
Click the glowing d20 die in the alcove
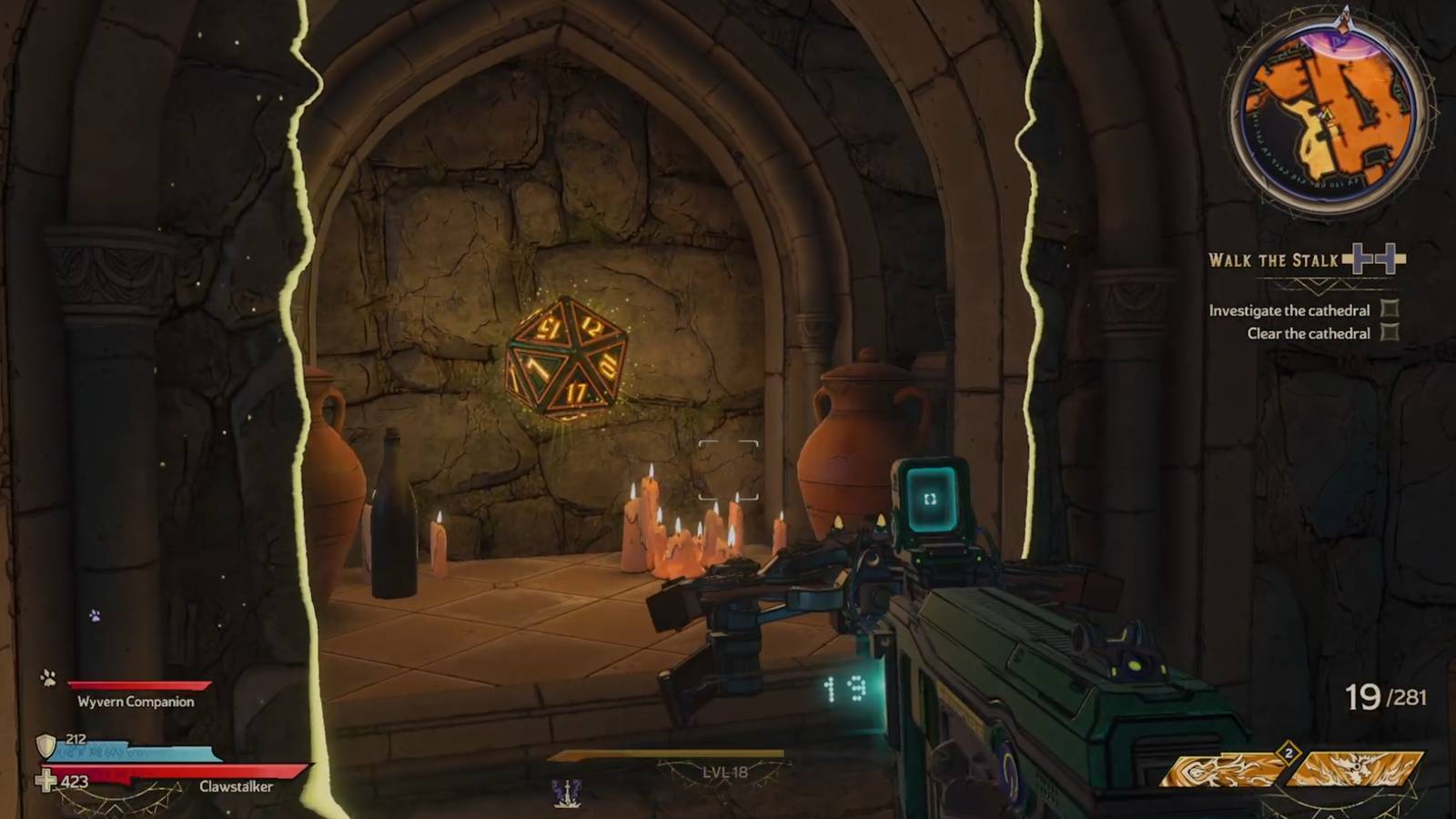[569, 358]
